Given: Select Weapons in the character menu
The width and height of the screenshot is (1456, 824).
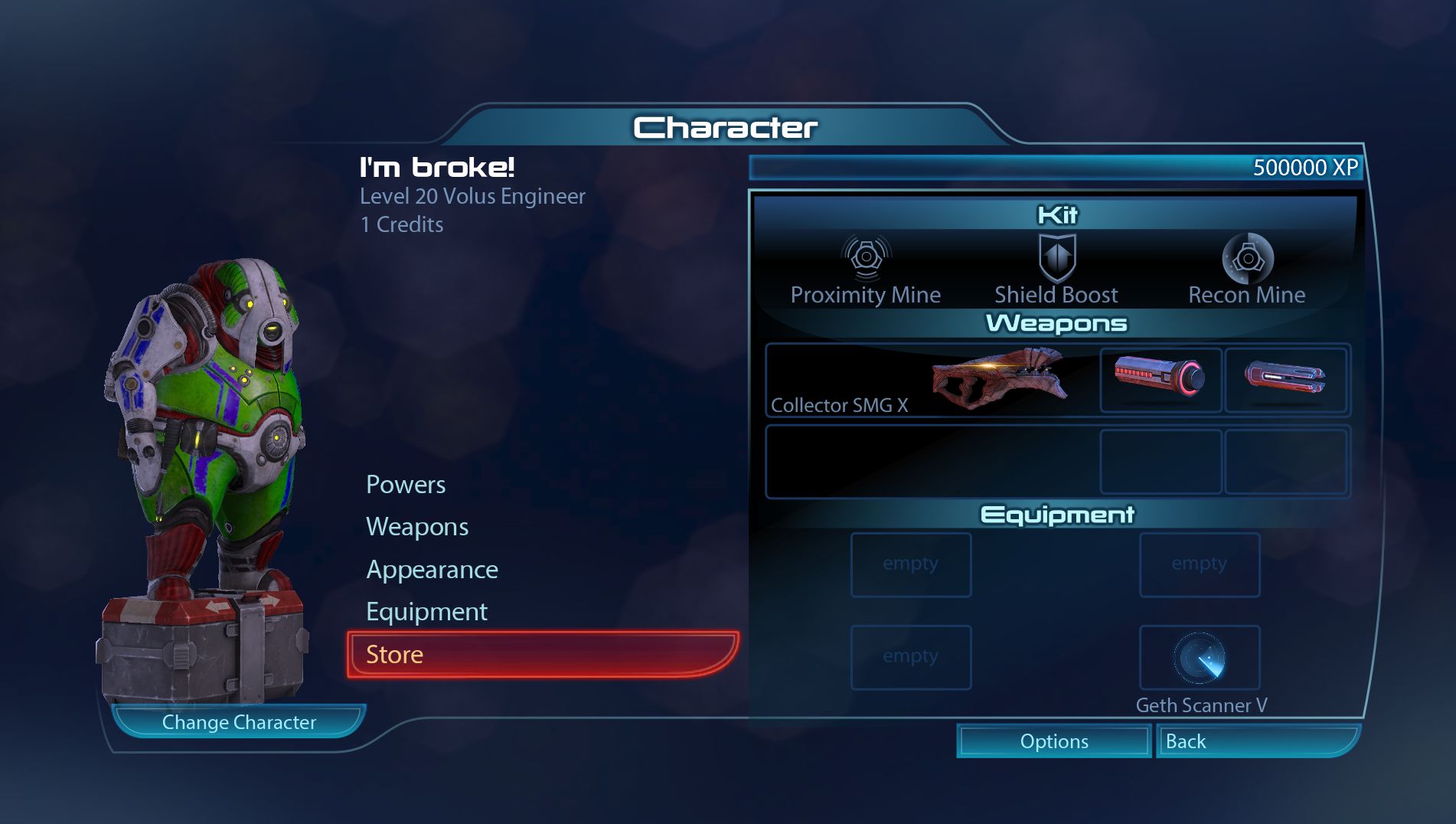Looking at the screenshot, I should 417,527.
